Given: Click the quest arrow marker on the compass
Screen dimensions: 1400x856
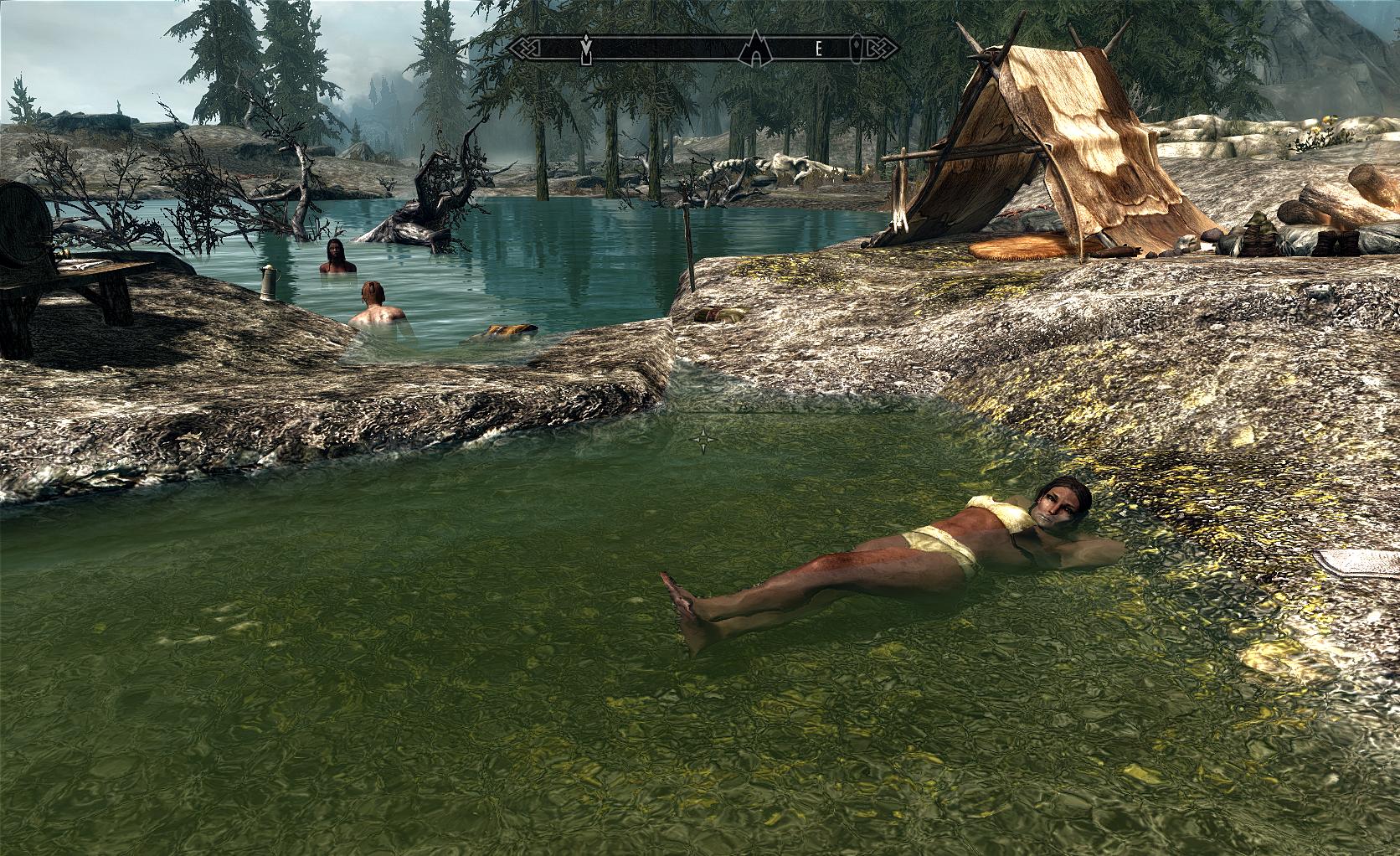Looking at the screenshot, I should pos(586,49).
